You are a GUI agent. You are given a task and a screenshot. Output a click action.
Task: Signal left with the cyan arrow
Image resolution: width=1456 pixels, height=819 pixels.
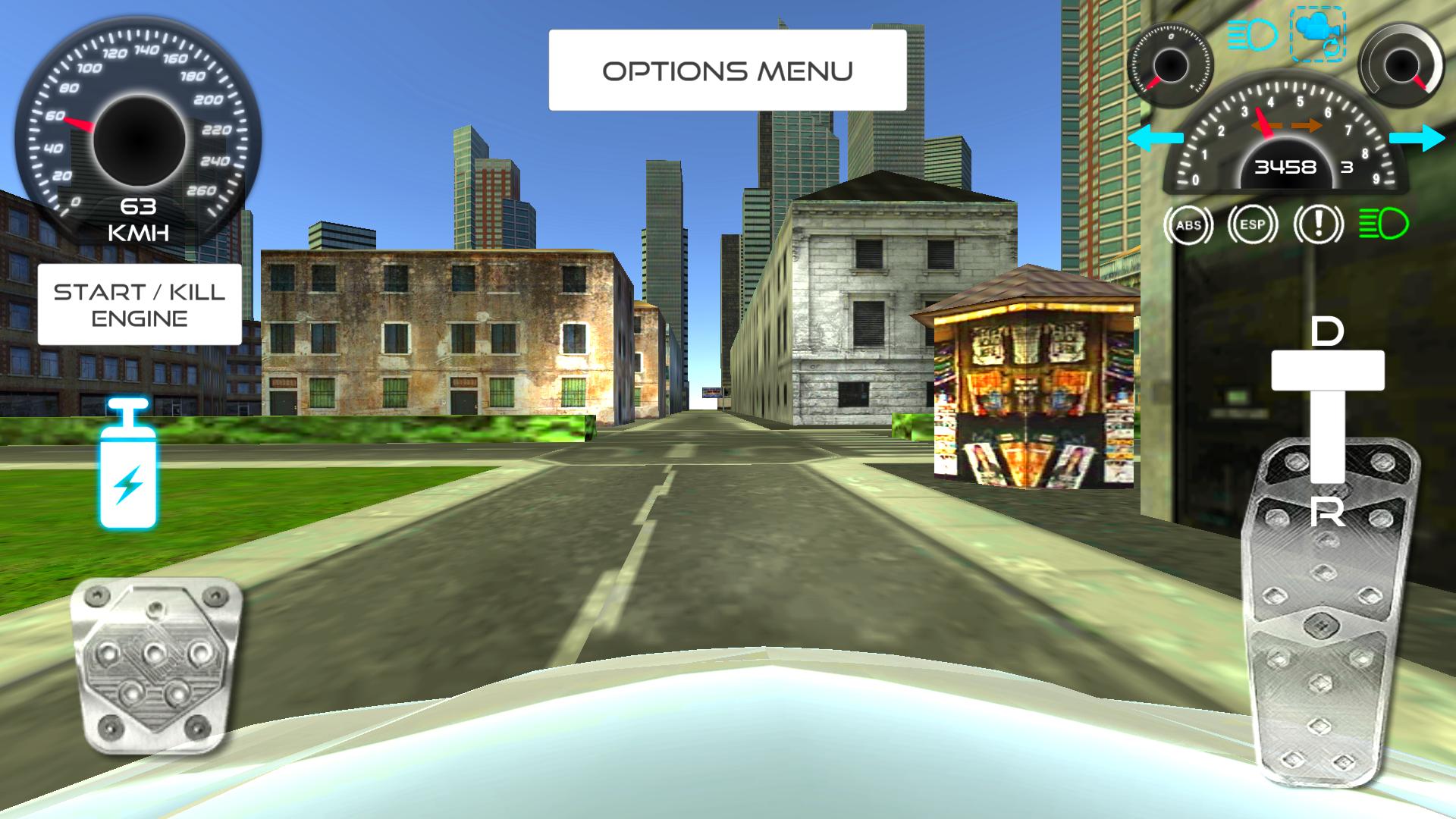click(1155, 138)
